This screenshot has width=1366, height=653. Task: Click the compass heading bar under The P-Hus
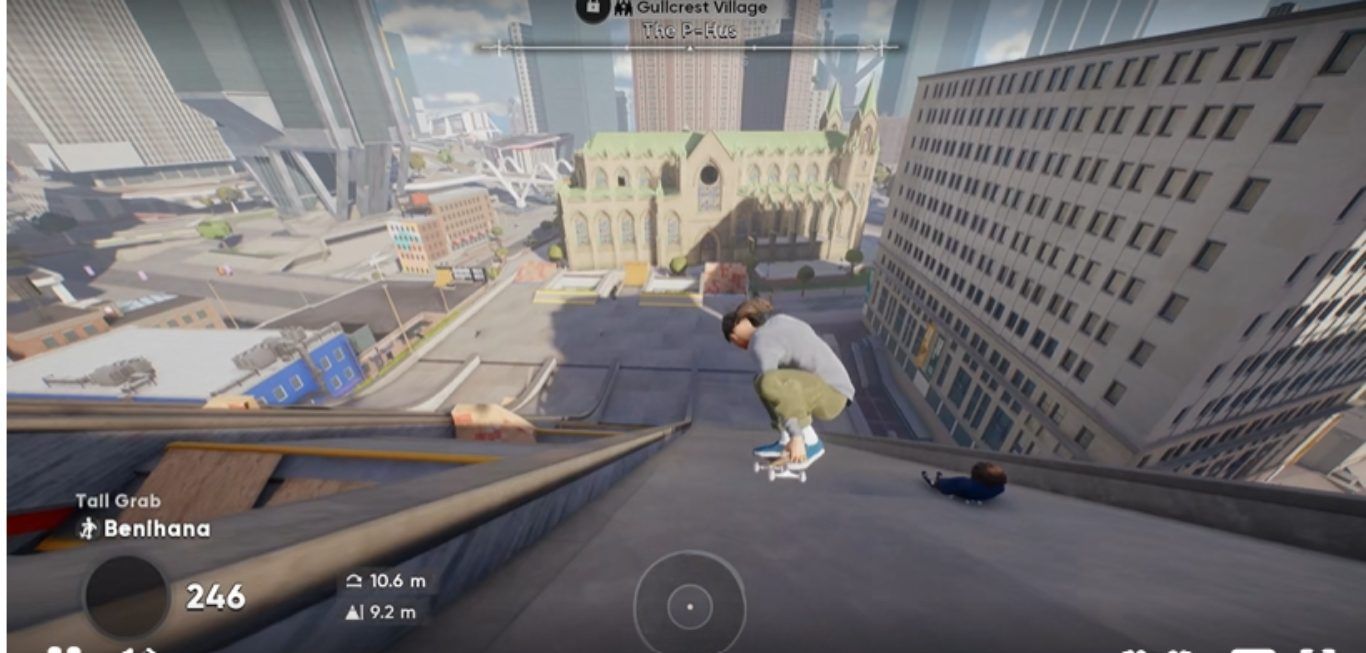point(689,47)
